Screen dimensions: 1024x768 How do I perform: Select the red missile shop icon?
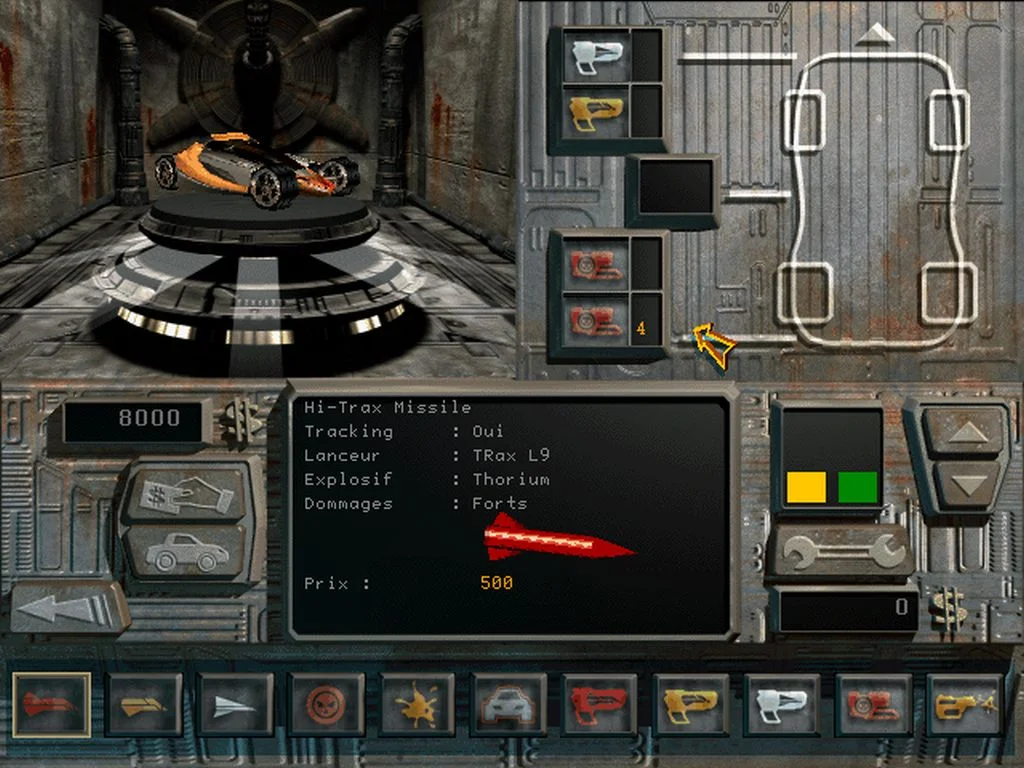52,704
